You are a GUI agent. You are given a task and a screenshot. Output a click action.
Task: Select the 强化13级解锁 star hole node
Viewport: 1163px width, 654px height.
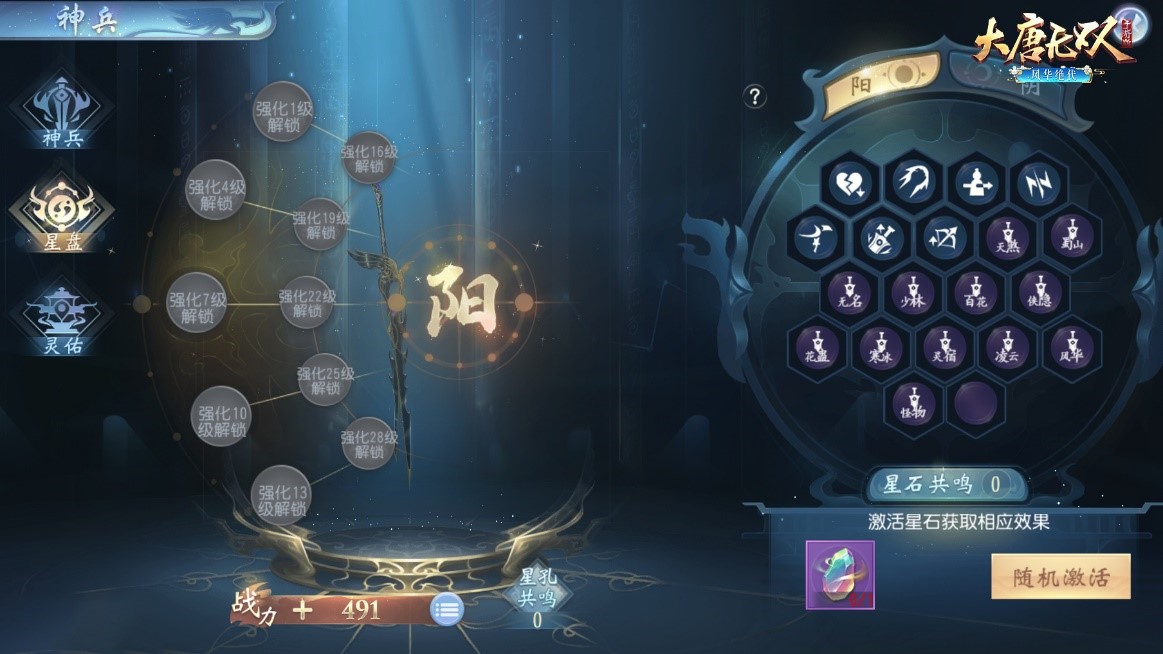coord(281,495)
